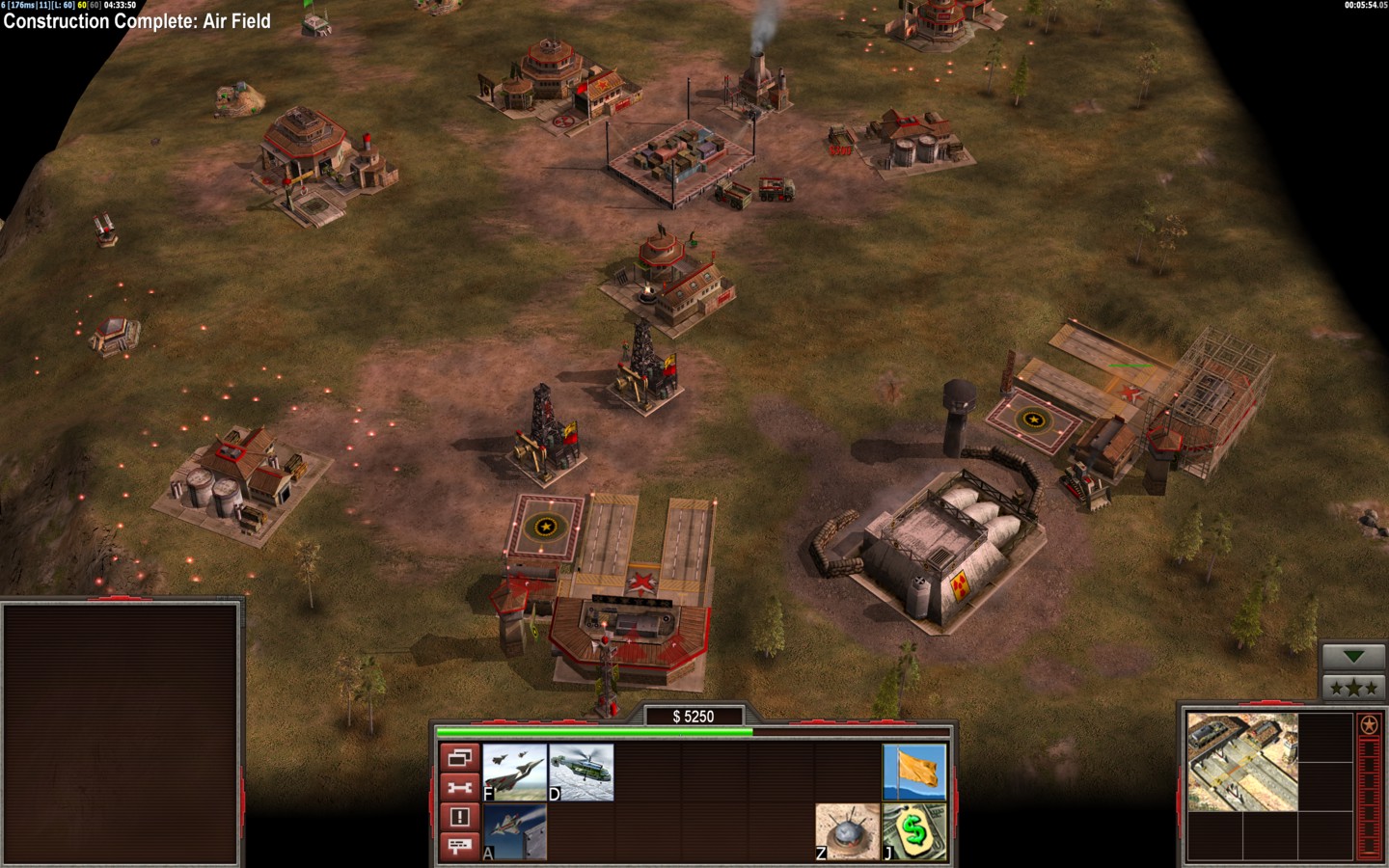The height and width of the screenshot is (868, 1389).
Task: Set the orange rally point flag
Action: tap(914, 773)
